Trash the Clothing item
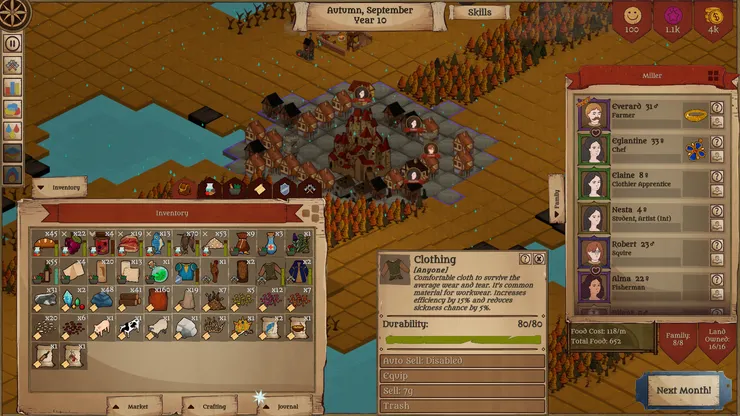The height and width of the screenshot is (416, 740). [462, 407]
